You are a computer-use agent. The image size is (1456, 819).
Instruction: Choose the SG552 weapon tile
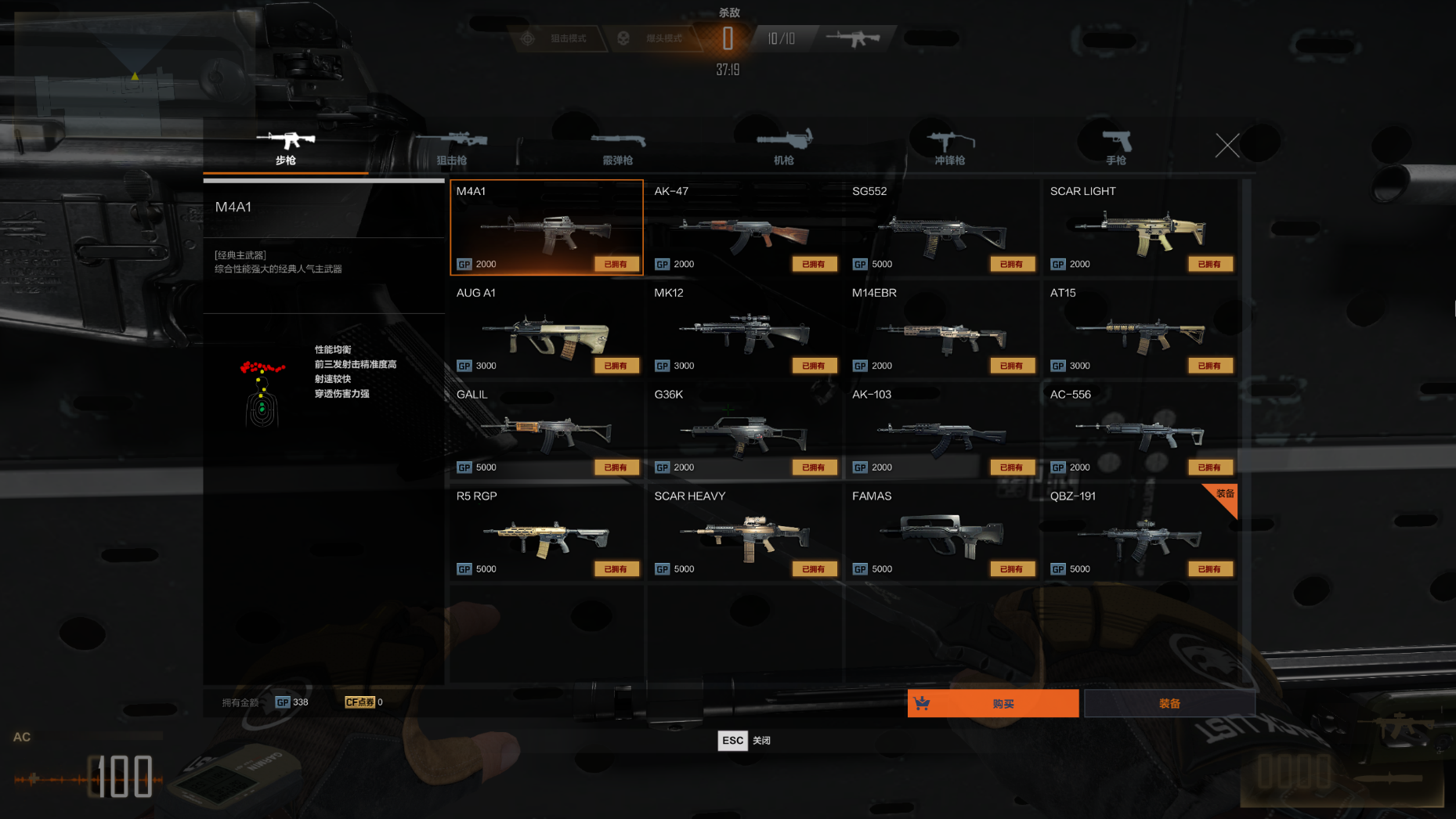click(x=942, y=228)
